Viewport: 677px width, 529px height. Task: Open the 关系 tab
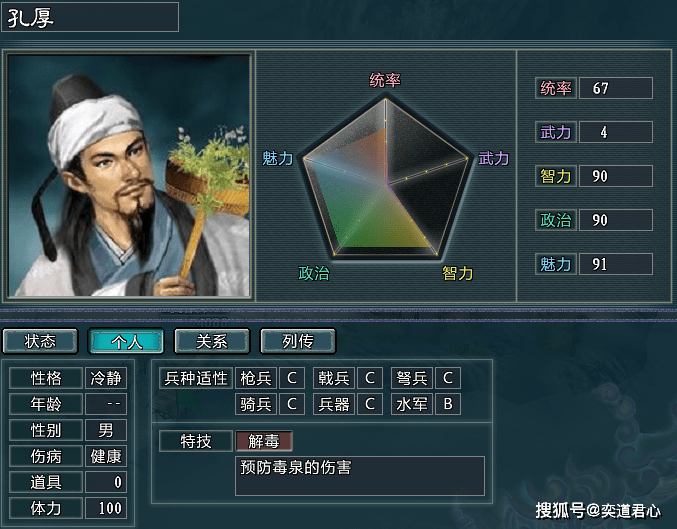click(212, 341)
